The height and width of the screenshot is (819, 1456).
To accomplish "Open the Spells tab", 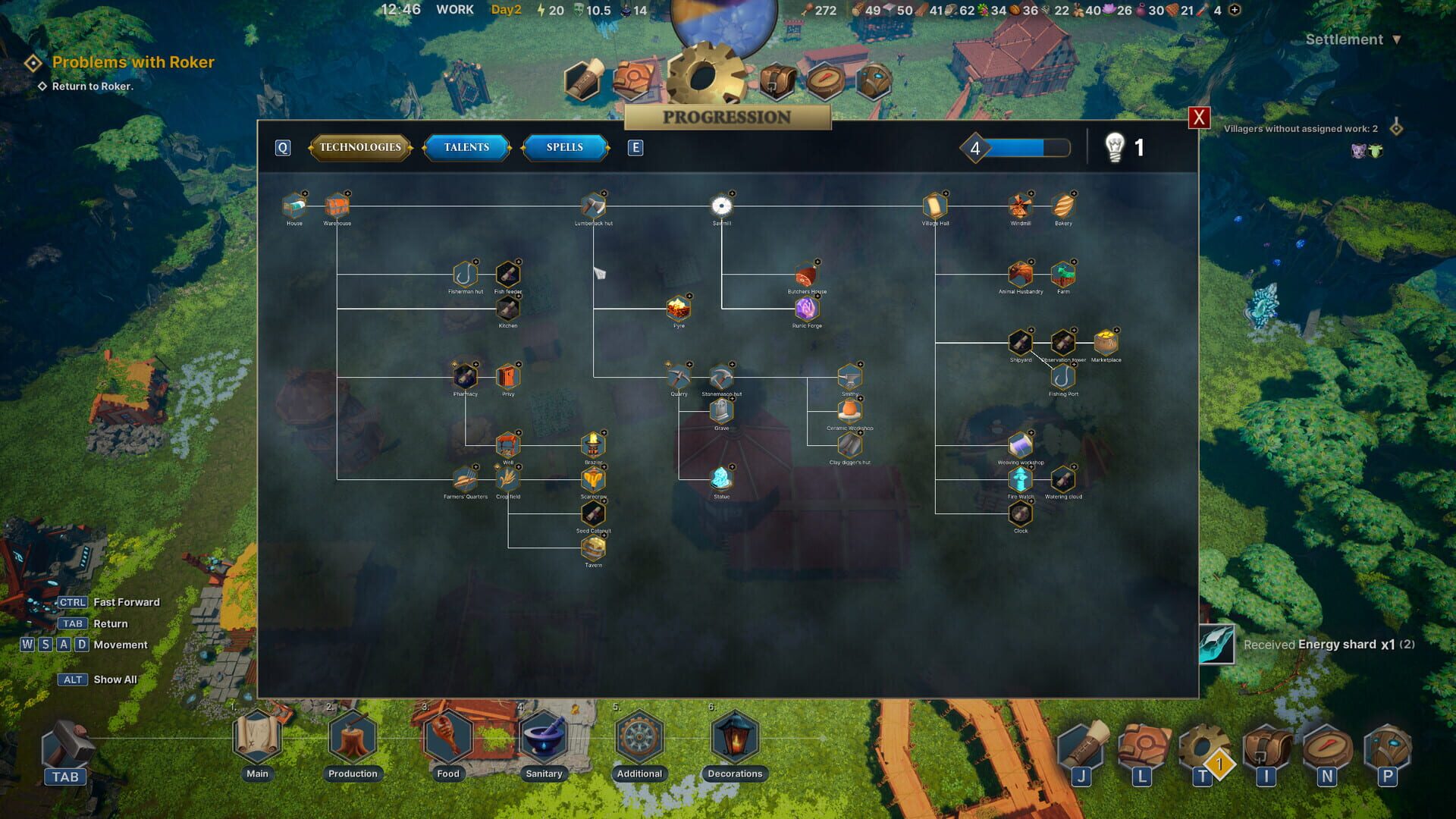I will click(564, 147).
